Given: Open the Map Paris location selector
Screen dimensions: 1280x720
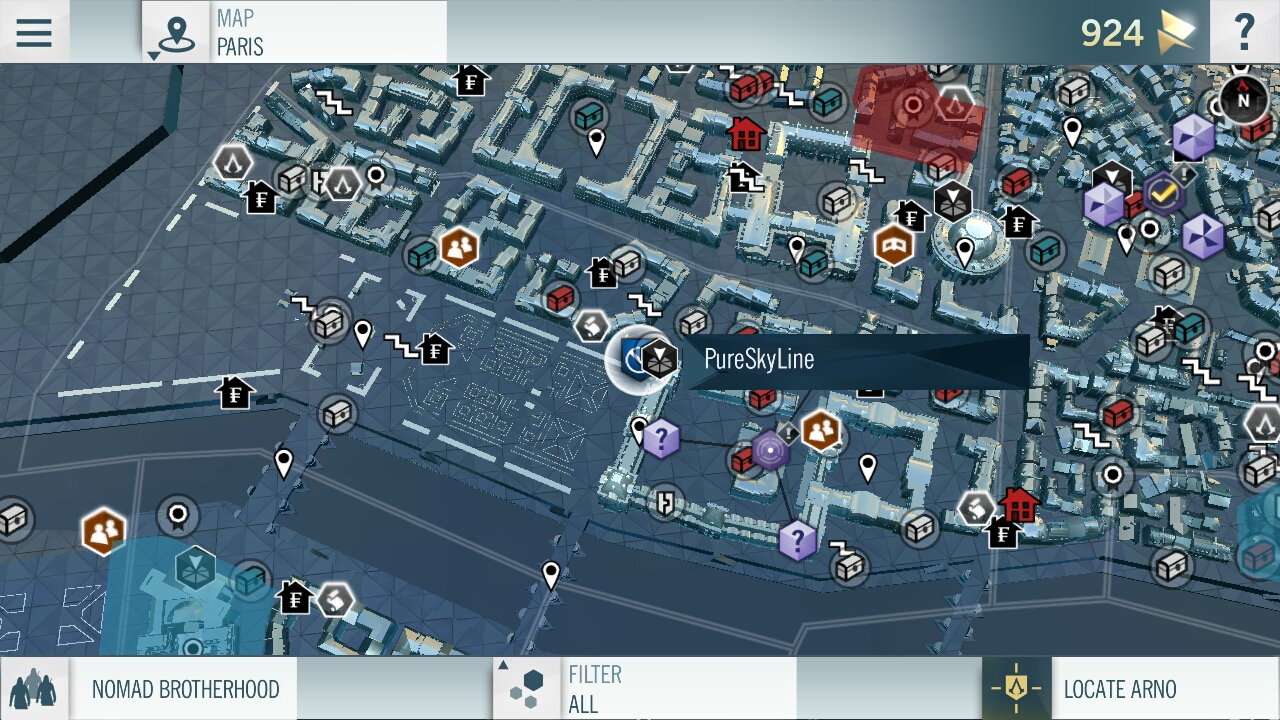Looking at the screenshot, I should click(x=295, y=32).
